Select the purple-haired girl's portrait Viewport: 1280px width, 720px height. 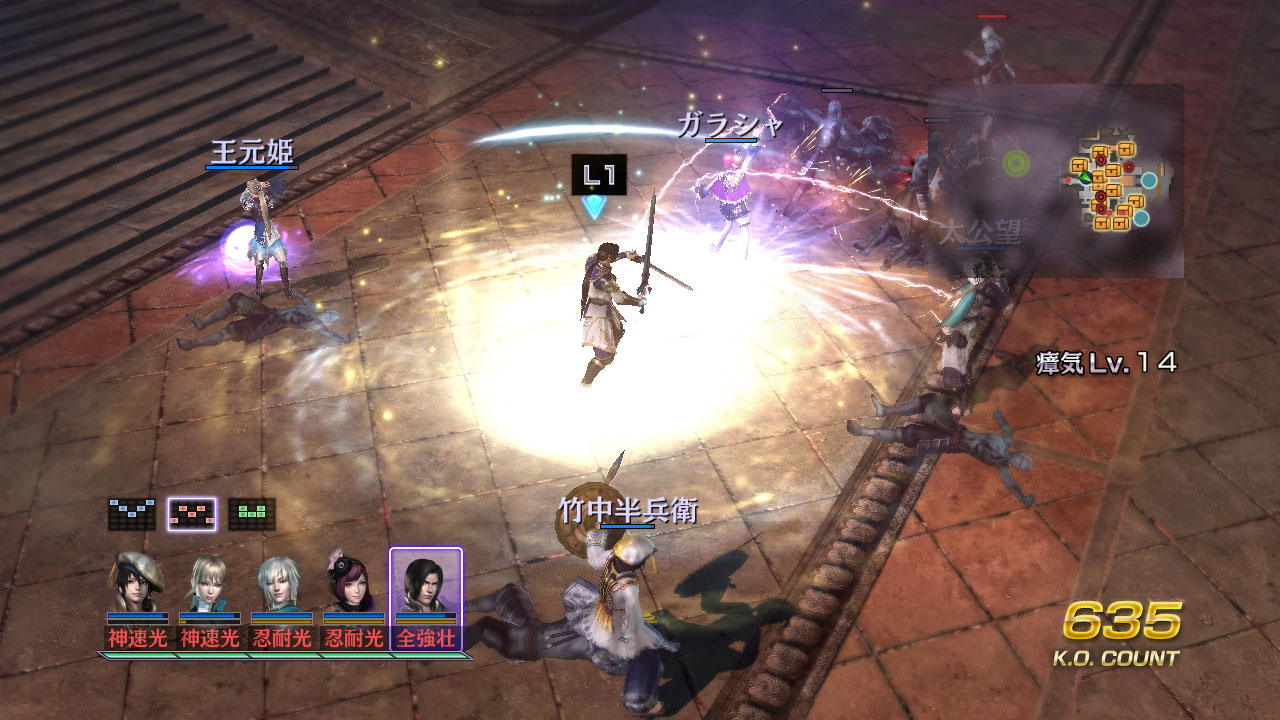353,582
